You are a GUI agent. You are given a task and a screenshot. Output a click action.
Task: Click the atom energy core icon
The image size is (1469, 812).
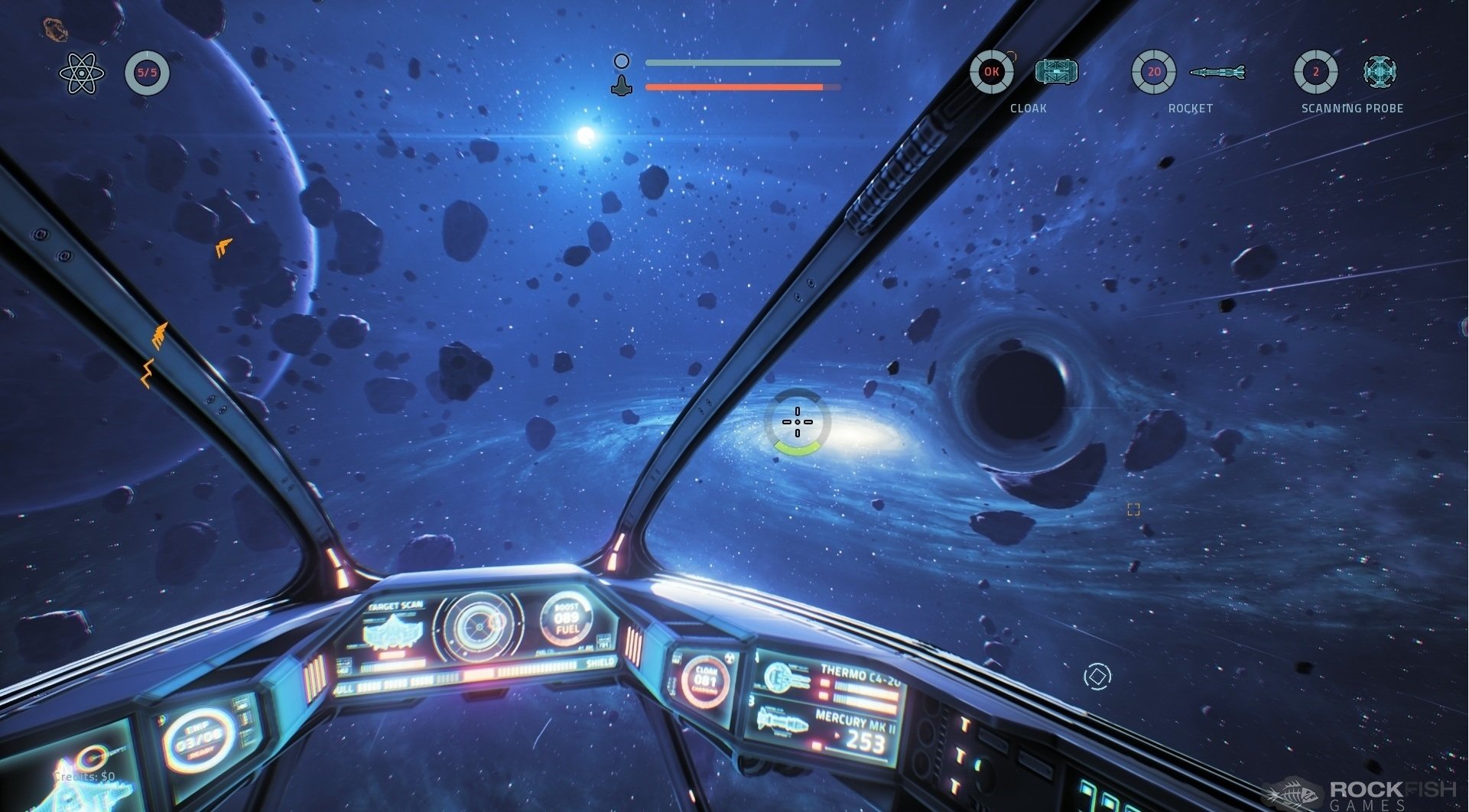pyautogui.click(x=81, y=73)
